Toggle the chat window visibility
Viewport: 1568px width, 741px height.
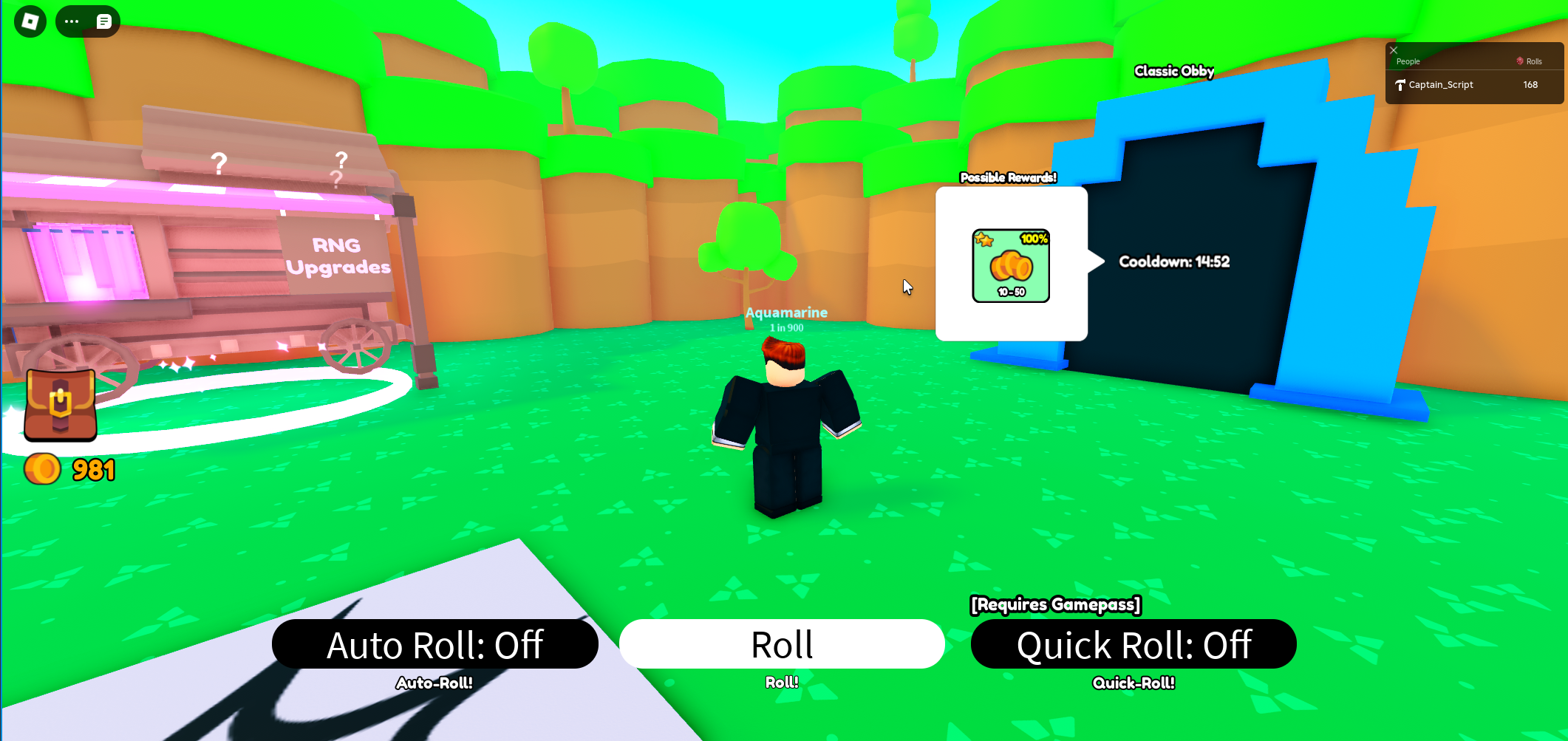(x=104, y=21)
